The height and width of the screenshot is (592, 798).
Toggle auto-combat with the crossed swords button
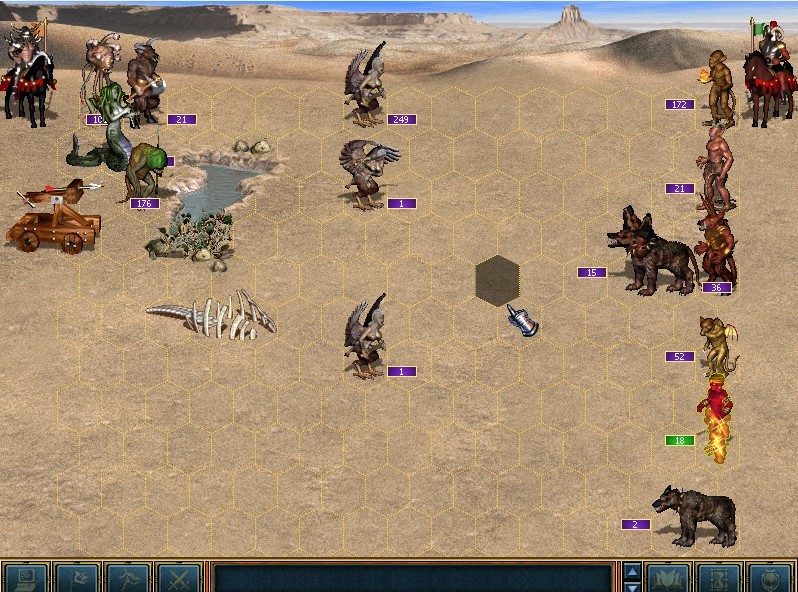coord(179,578)
